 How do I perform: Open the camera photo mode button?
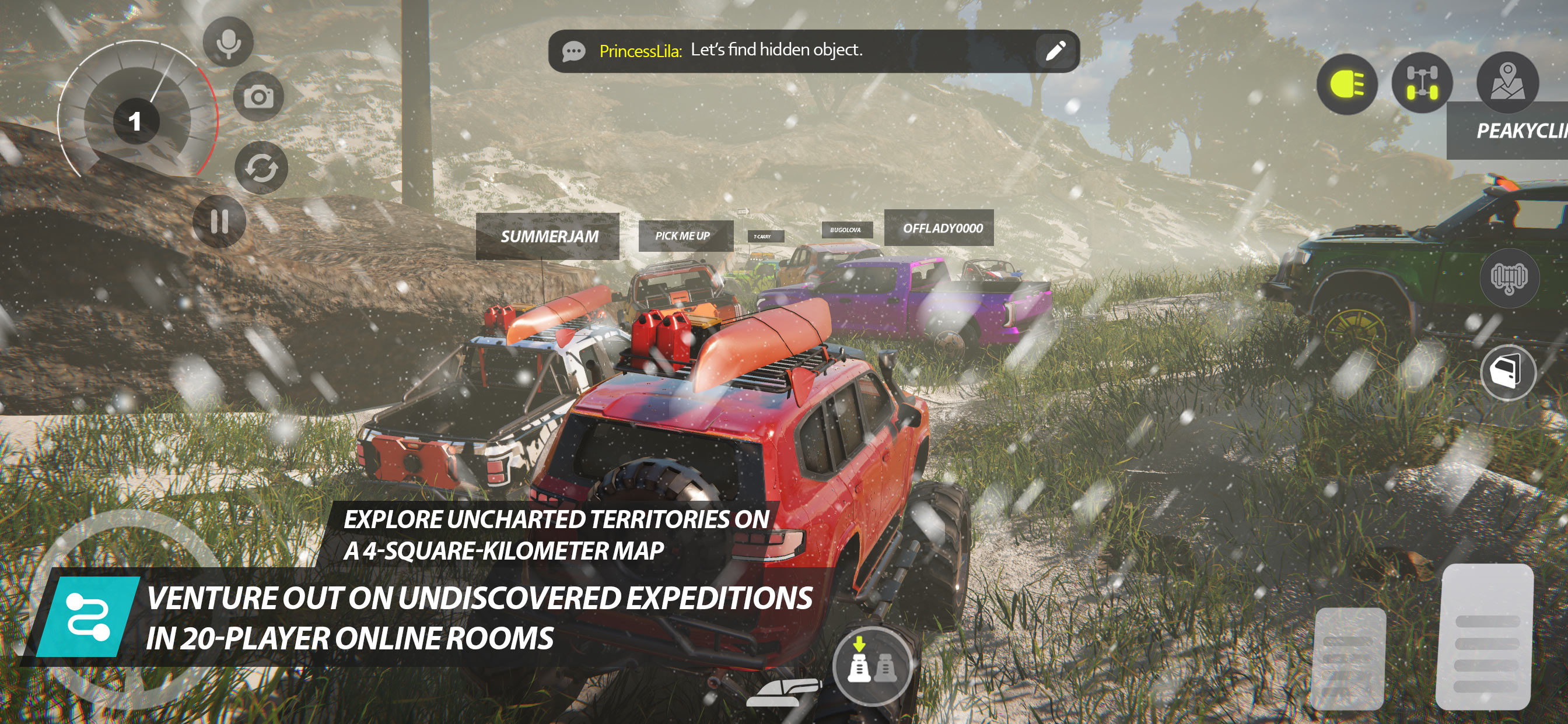pyautogui.click(x=260, y=96)
